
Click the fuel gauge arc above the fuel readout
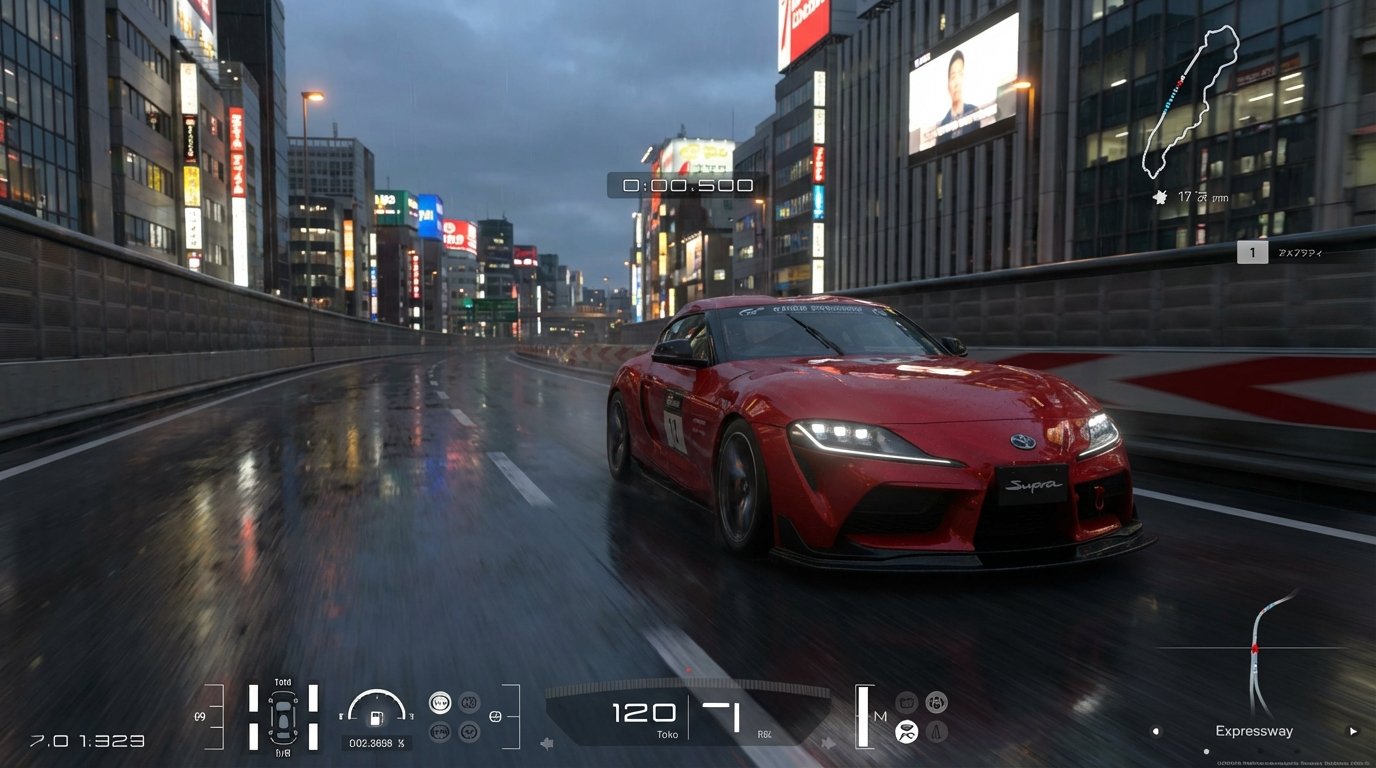(378, 697)
